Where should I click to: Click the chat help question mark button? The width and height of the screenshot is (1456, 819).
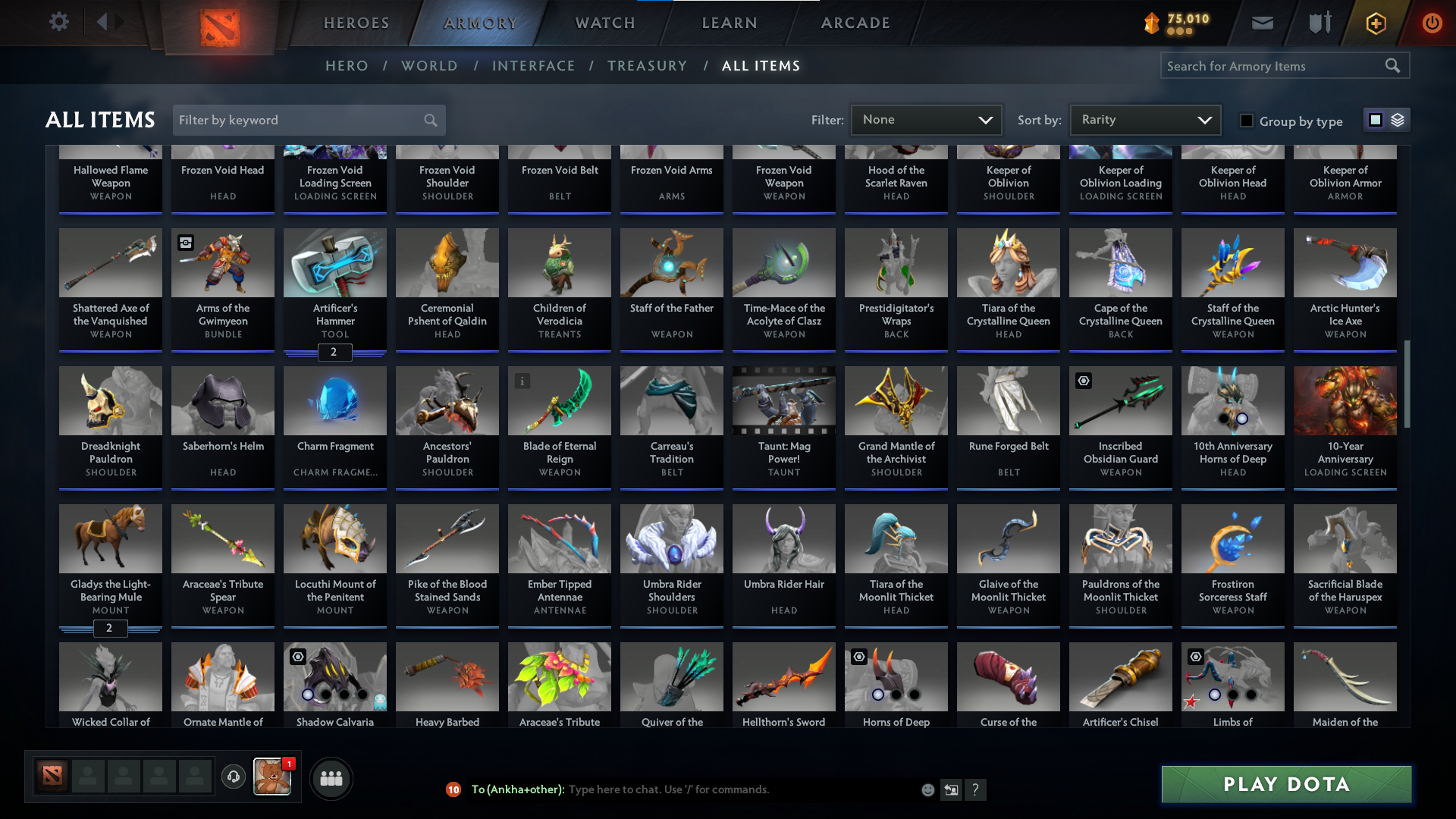(976, 789)
